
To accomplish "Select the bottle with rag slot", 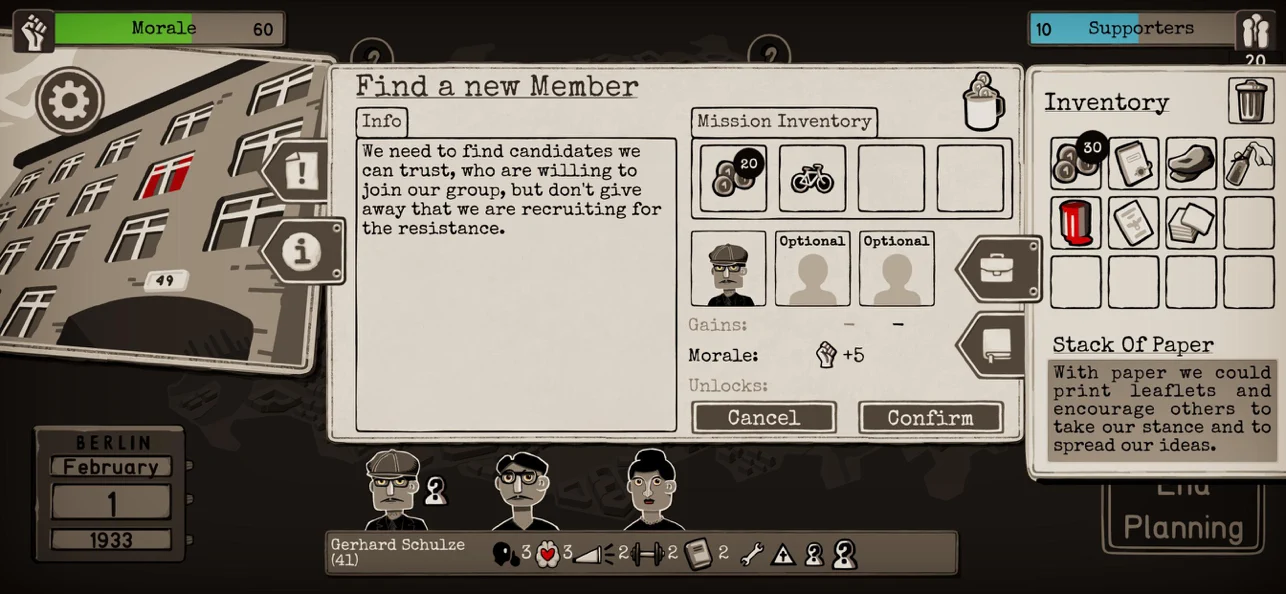I will (1249, 163).
